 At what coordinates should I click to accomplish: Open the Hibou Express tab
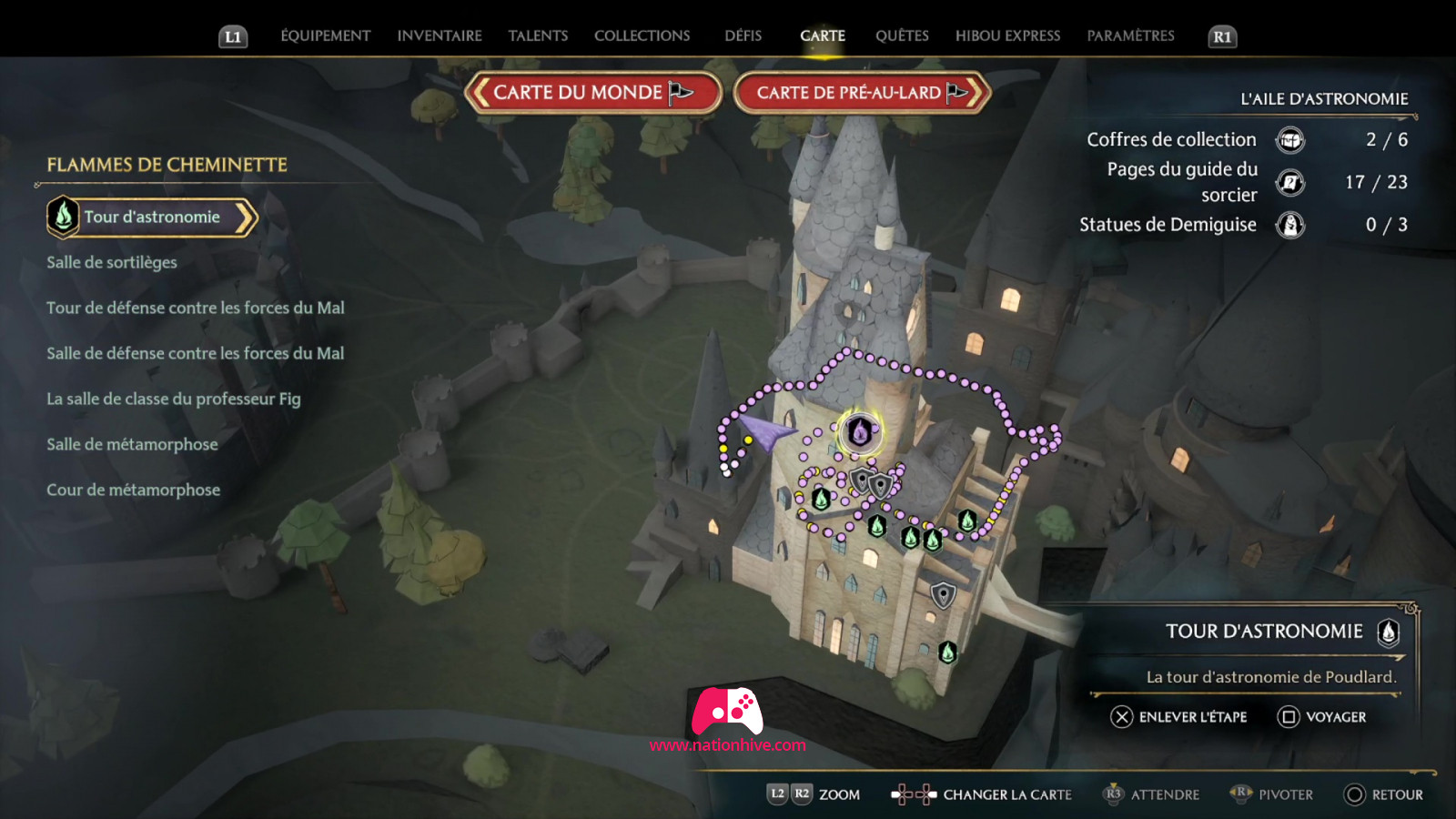[x=1007, y=35]
